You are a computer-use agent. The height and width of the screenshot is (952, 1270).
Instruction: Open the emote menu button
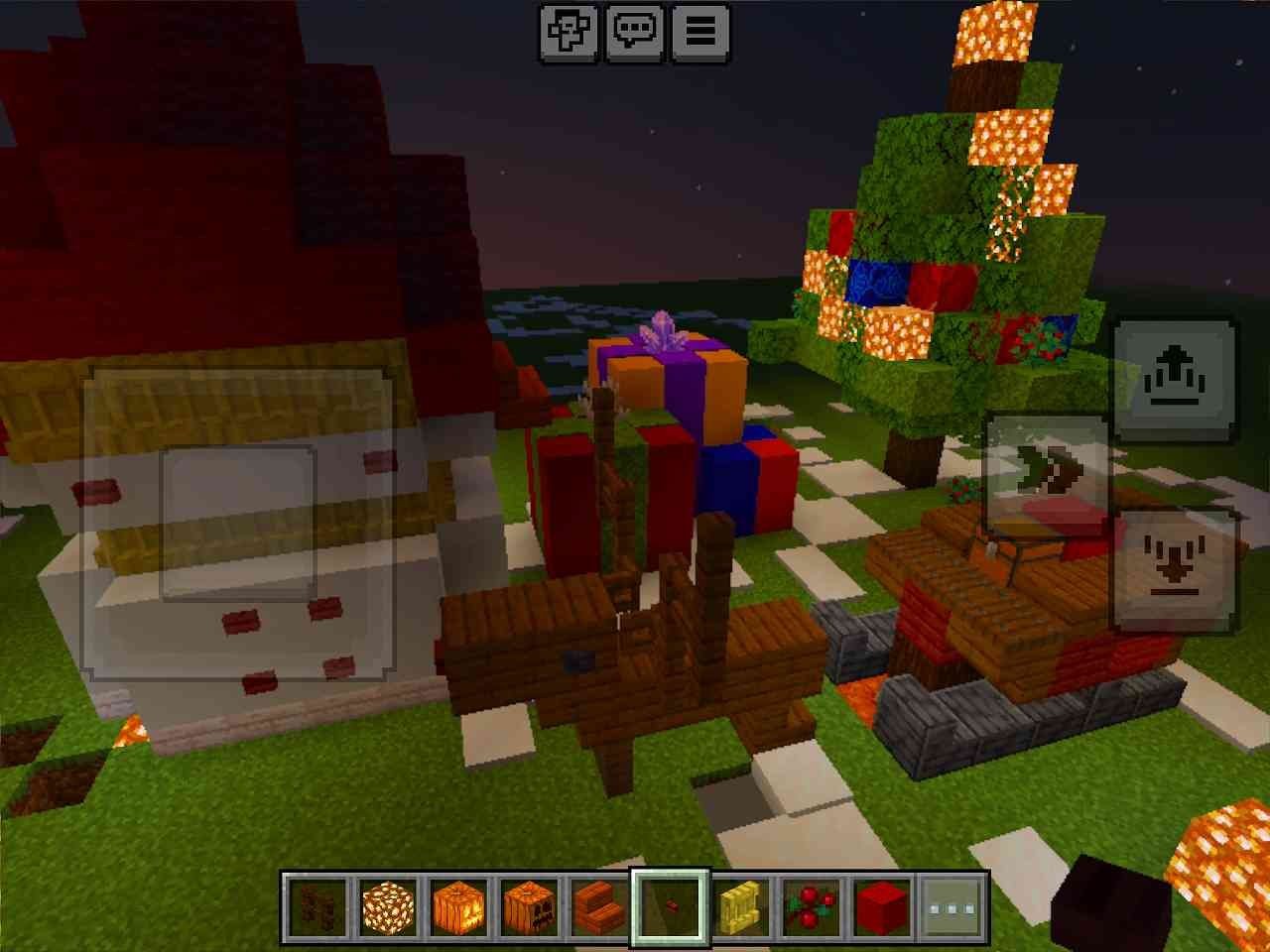pyautogui.click(x=570, y=32)
